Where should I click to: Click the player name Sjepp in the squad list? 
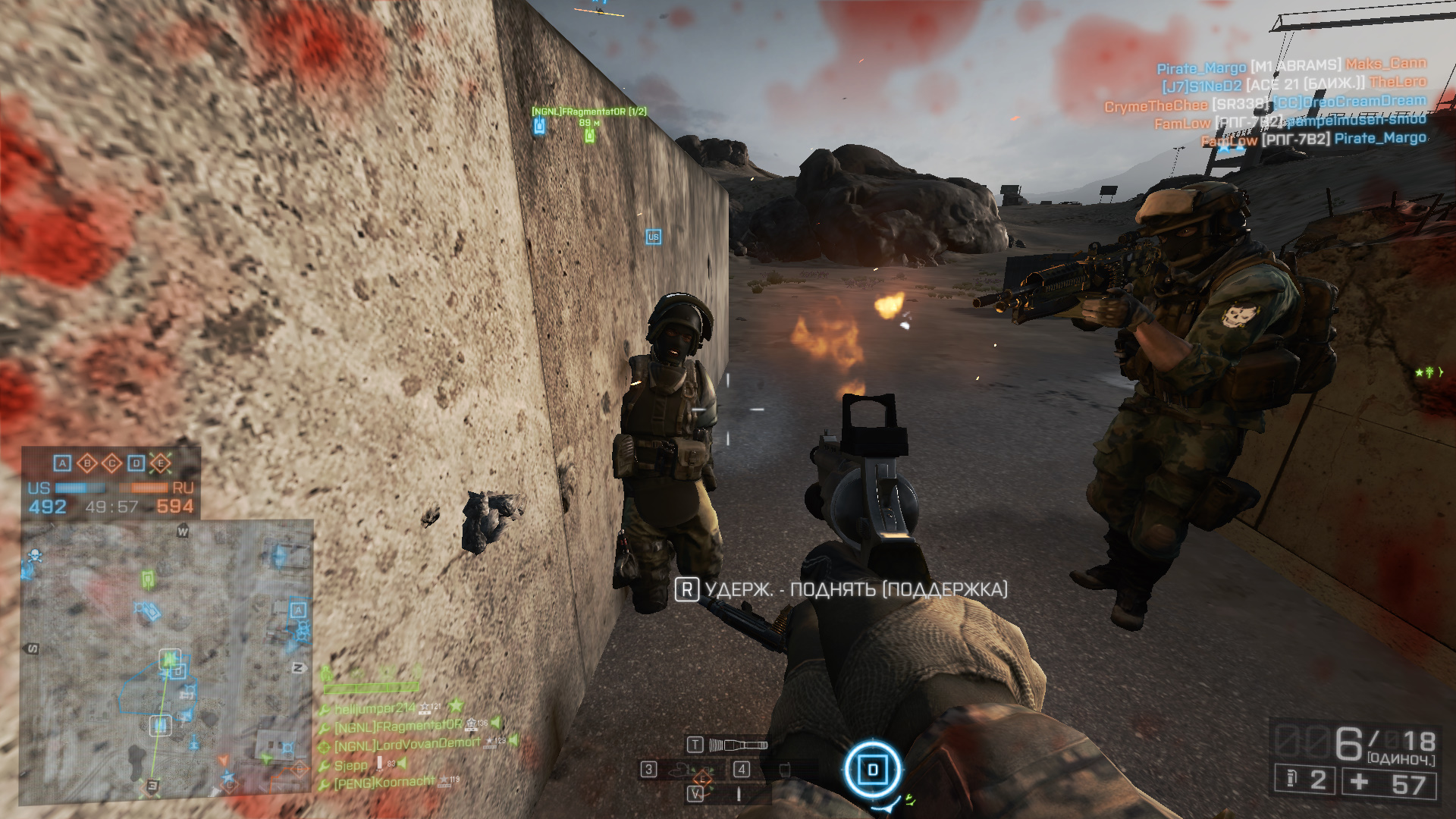tap(349, 766)
